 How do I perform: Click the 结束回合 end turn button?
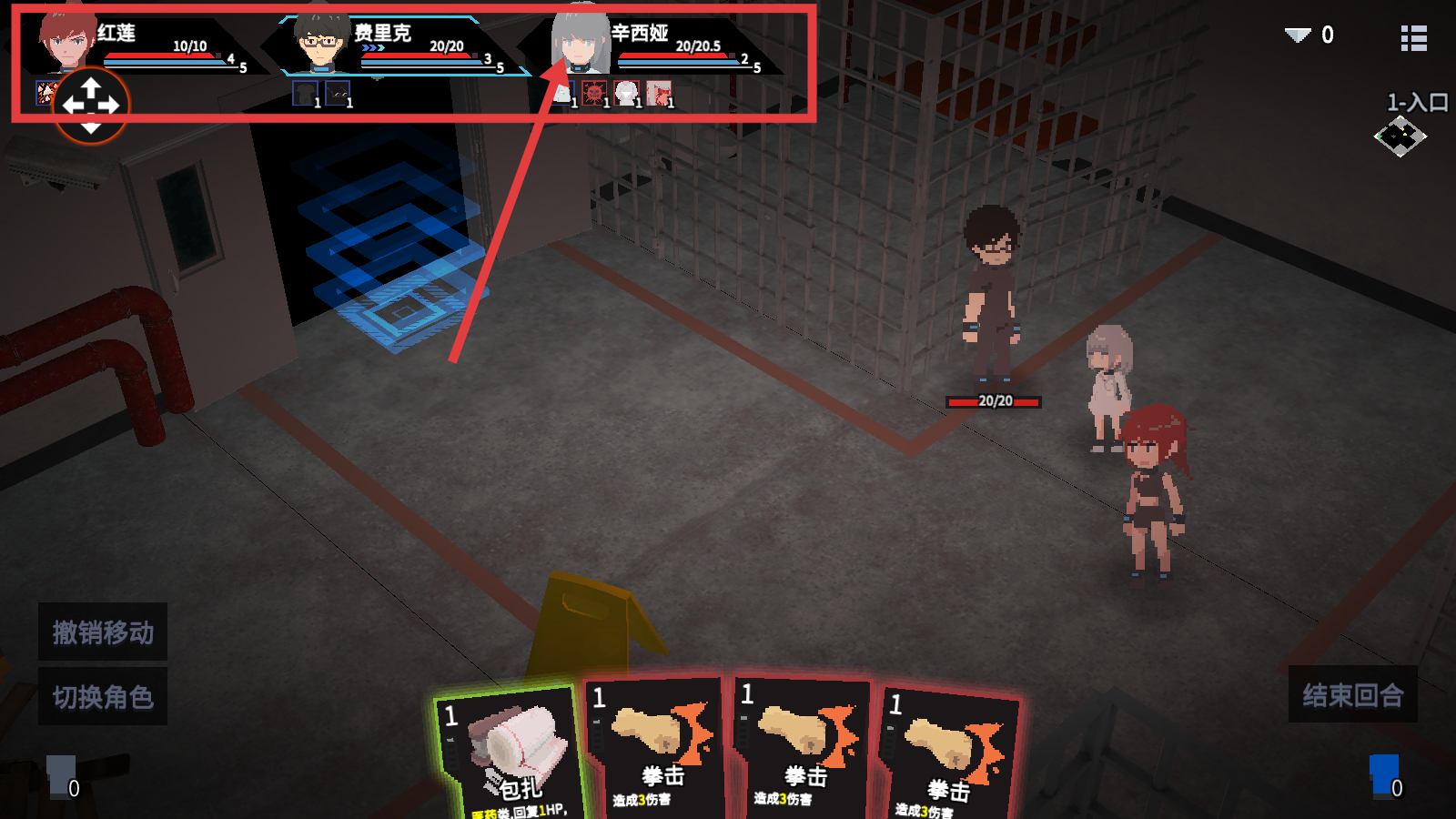1352,695
